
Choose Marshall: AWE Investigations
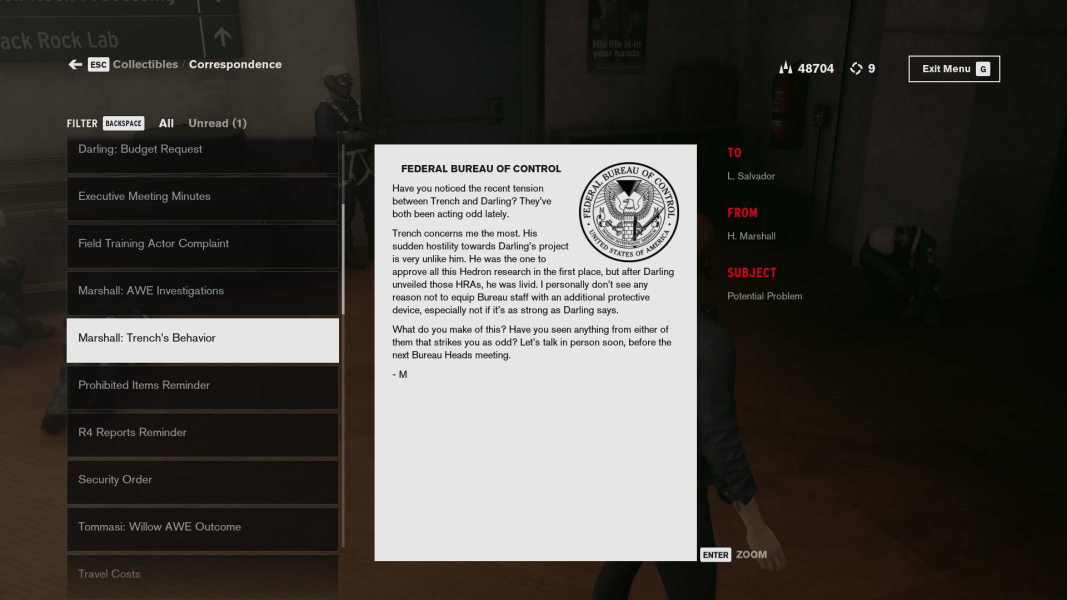click(202, 291)
